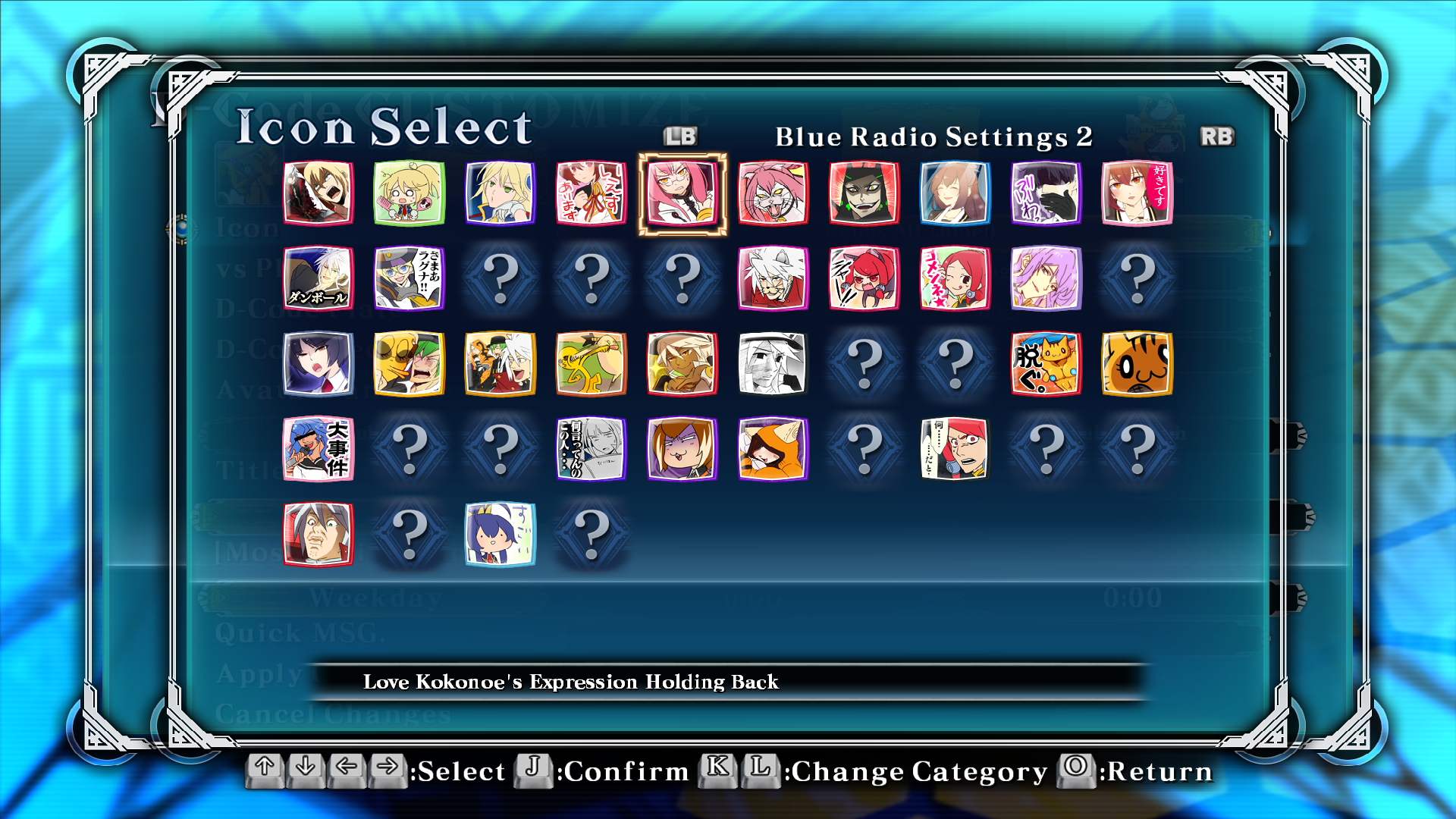Select the red-haired shocked man icon
Viewport: 1456px width, 819px height.
click(x=955, y=448)
